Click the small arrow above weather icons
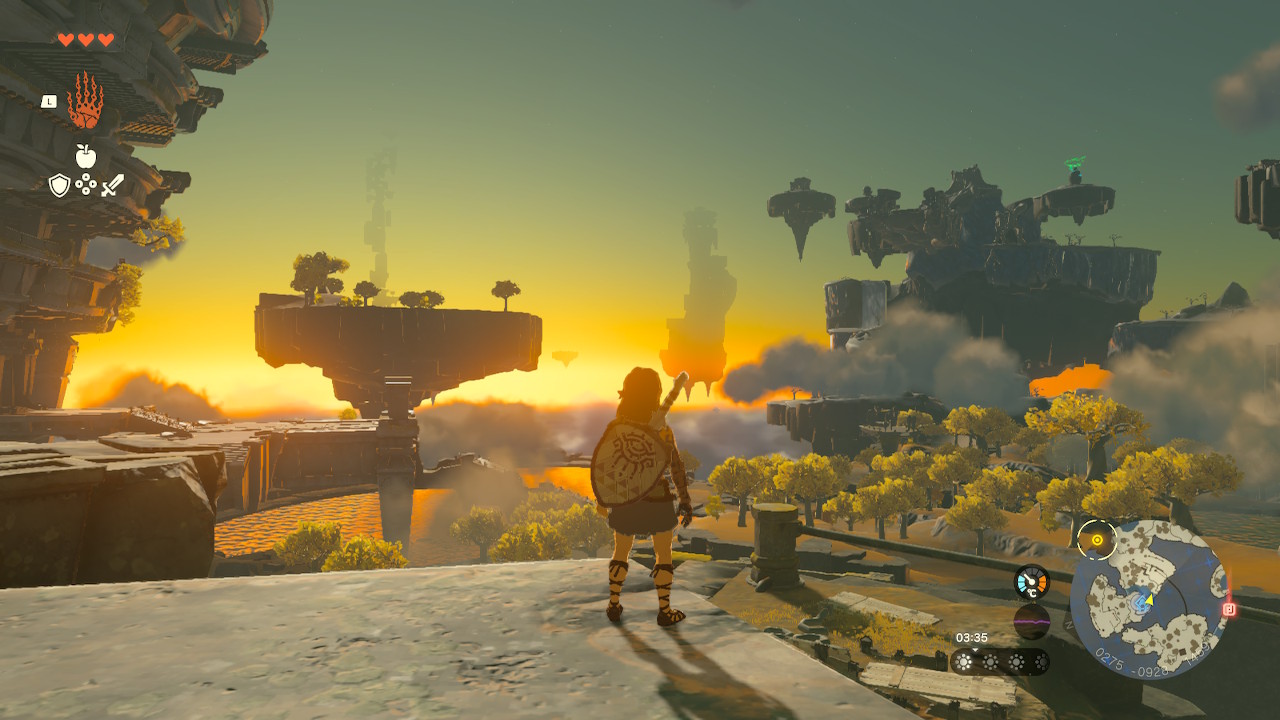The image size is (1280, 720). (x=975, y=650)
